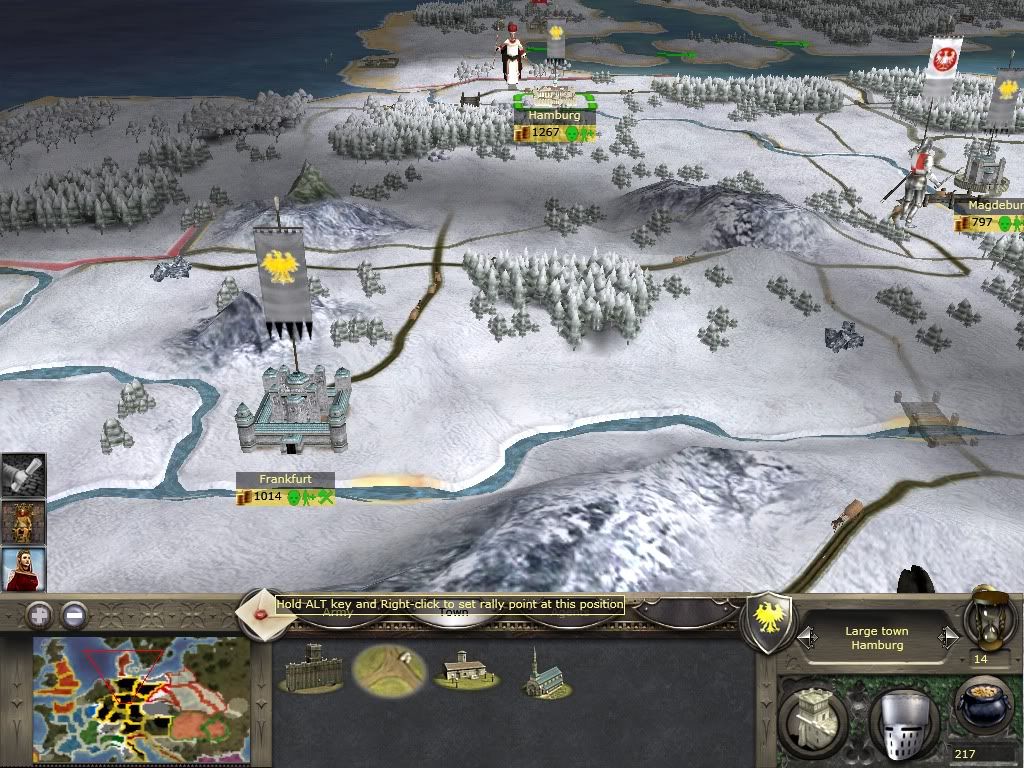1024x768 pixels.
Task: Zoom in the minimap with the plus button
Action: [x=39, y=615]
